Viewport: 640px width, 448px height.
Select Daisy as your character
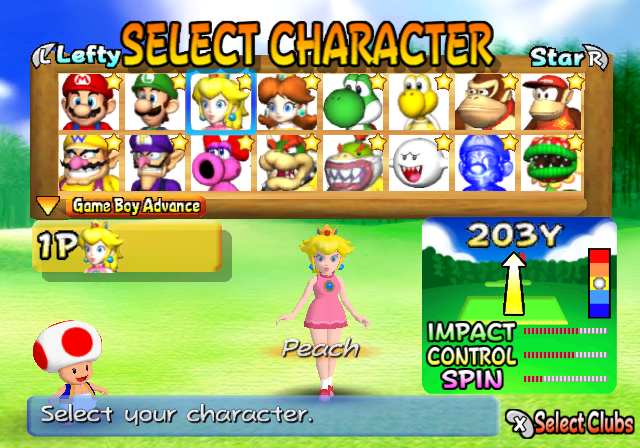click(286, 101)
